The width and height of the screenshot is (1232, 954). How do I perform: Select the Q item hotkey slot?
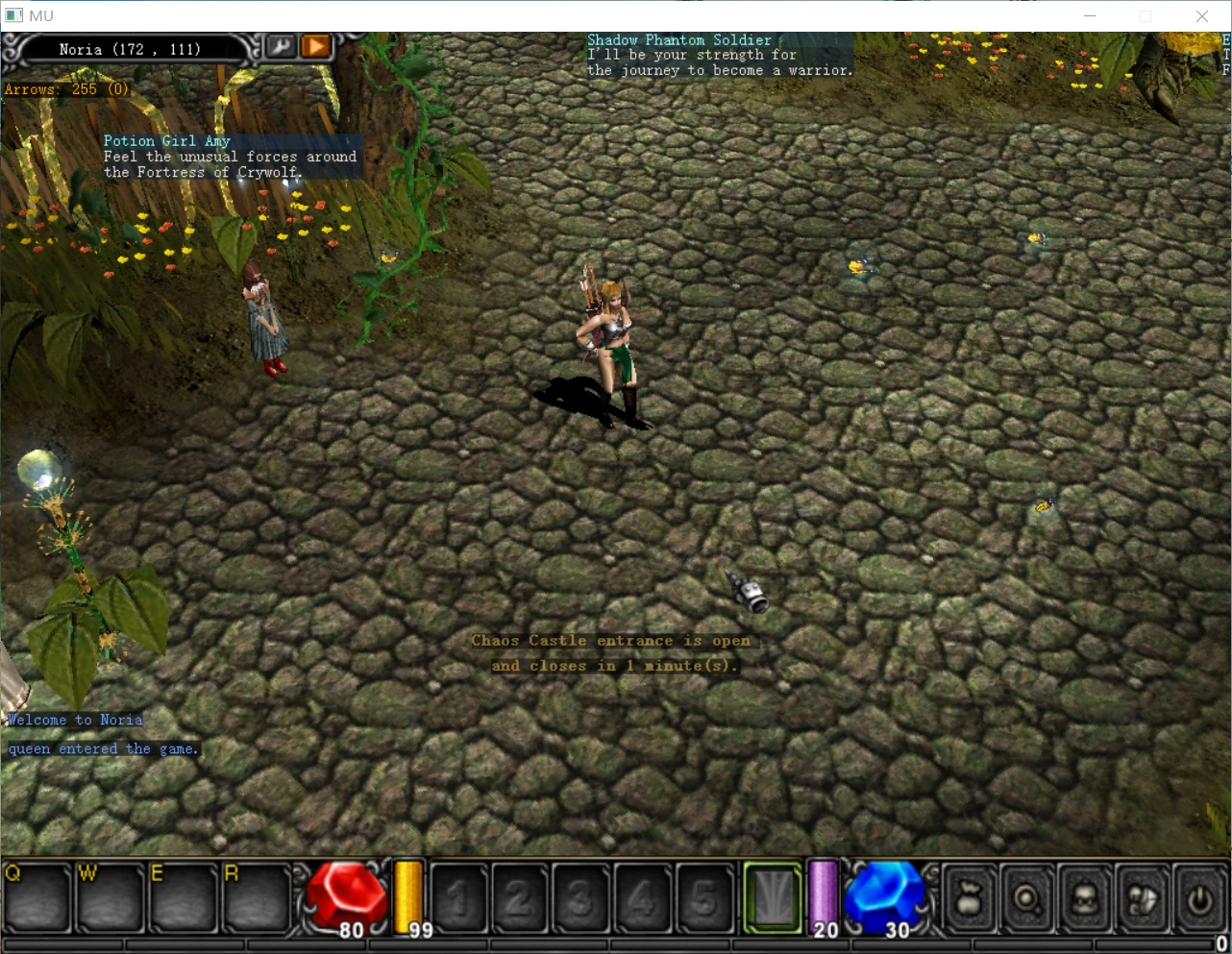(x=37, y=898)
